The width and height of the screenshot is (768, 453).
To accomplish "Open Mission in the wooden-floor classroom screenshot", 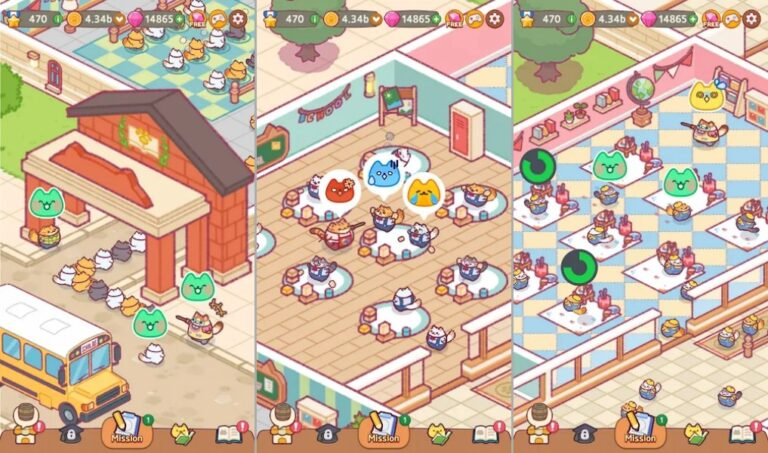I will point(383,430).
